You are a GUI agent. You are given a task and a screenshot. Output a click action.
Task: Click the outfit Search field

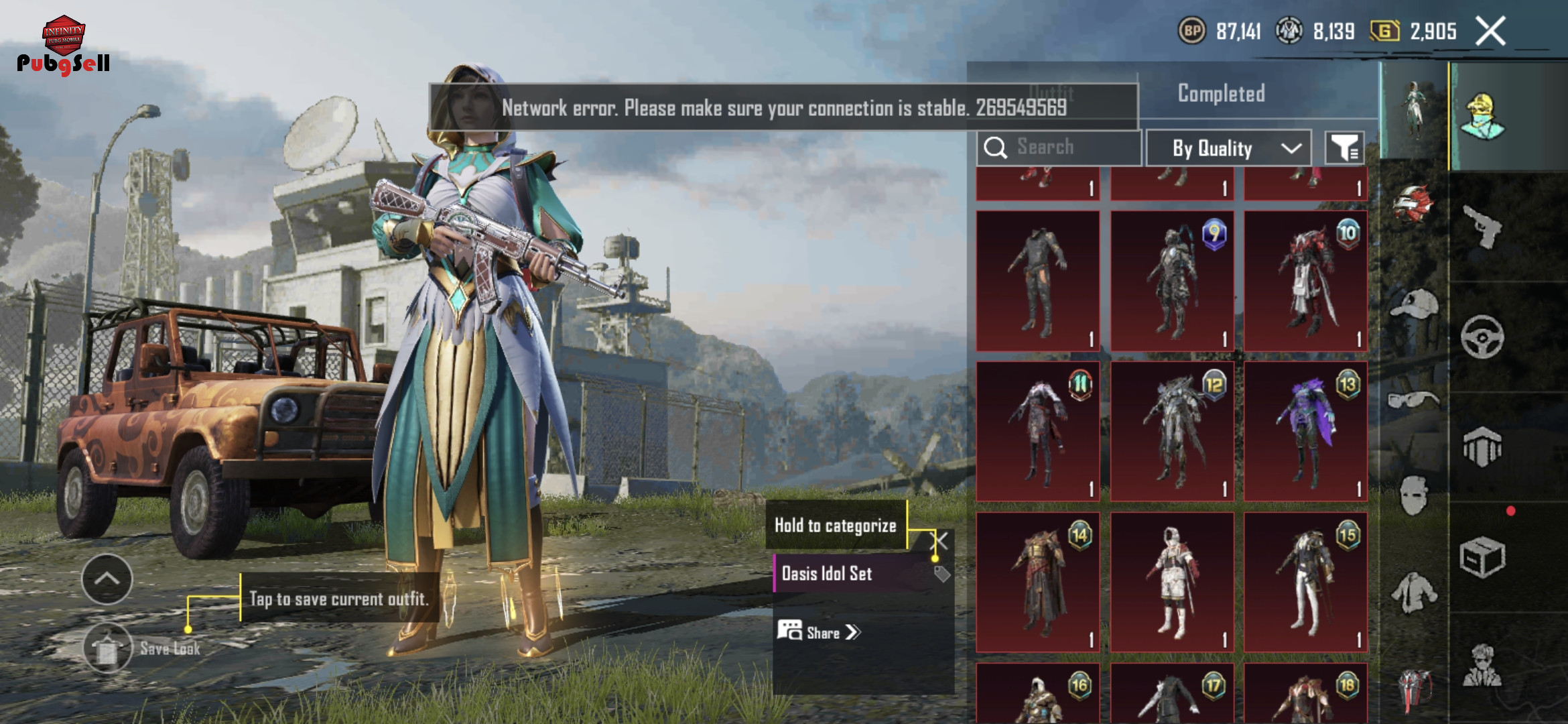[1059, 147]
